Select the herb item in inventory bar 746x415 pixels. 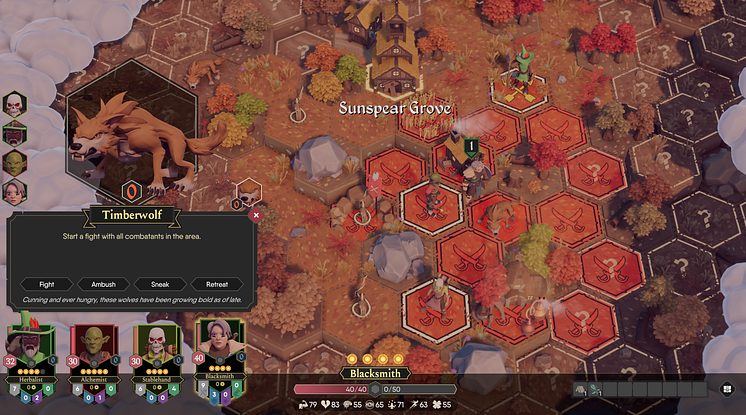(x=596, y=389)
